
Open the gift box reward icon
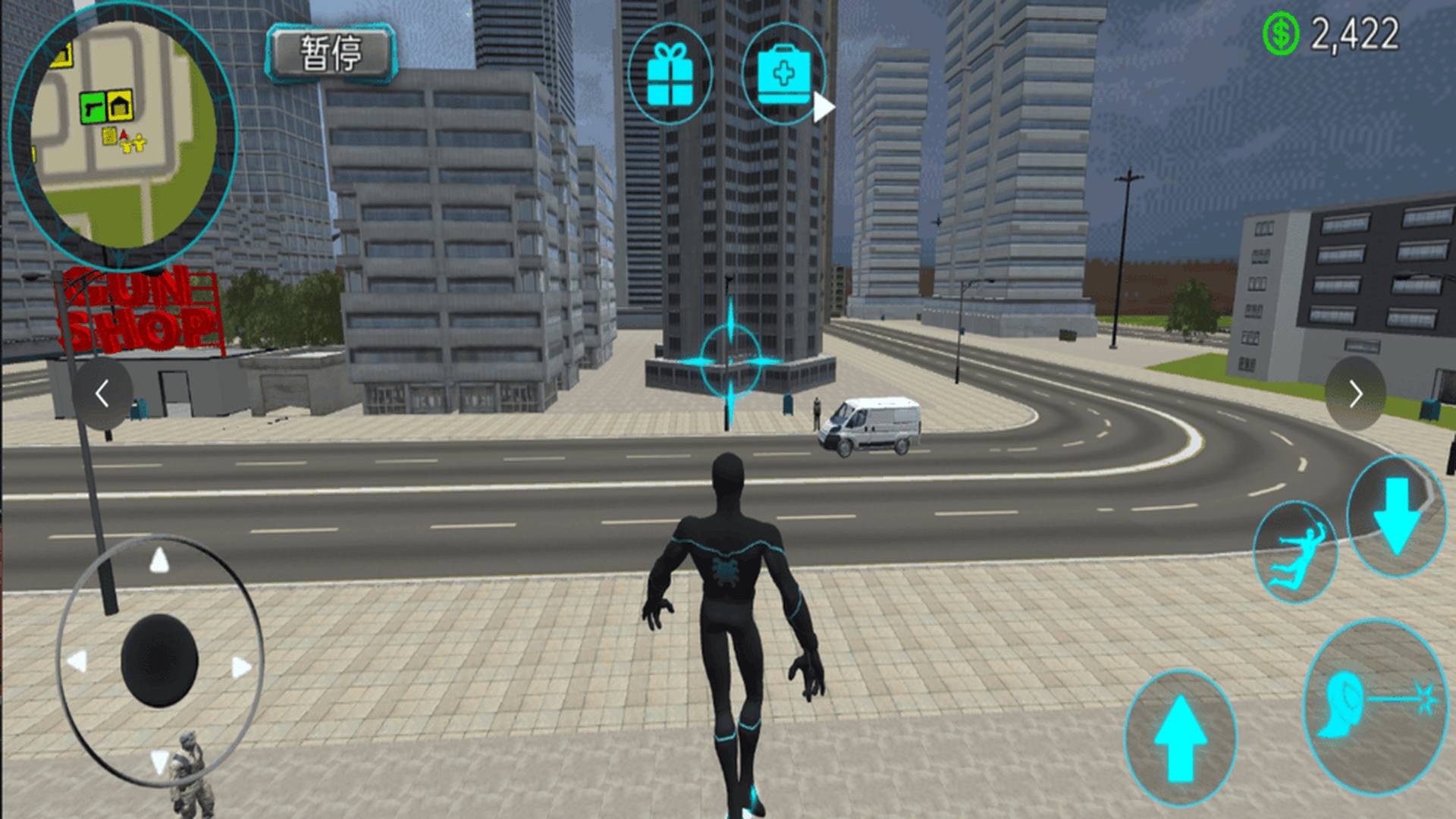(670, 74)
